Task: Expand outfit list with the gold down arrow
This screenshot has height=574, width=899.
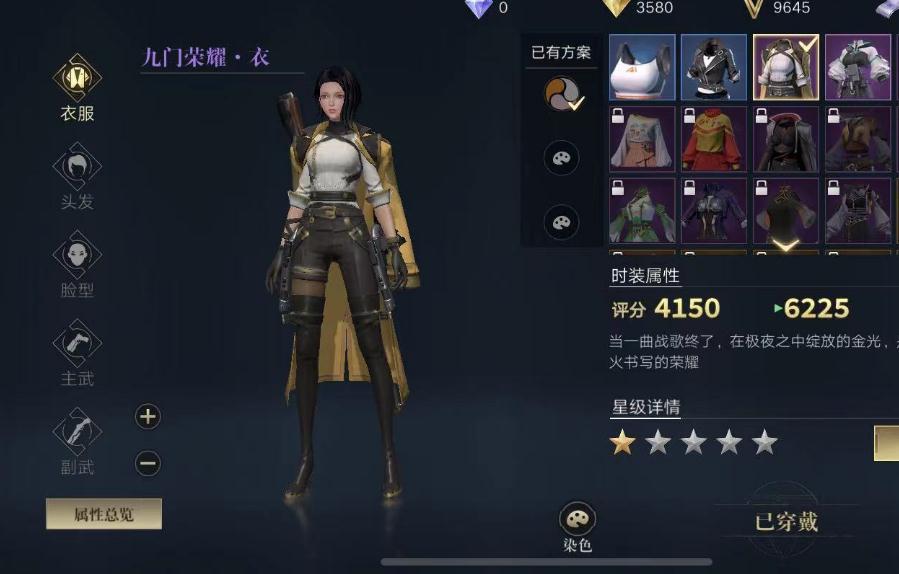Action: [786, 244]
